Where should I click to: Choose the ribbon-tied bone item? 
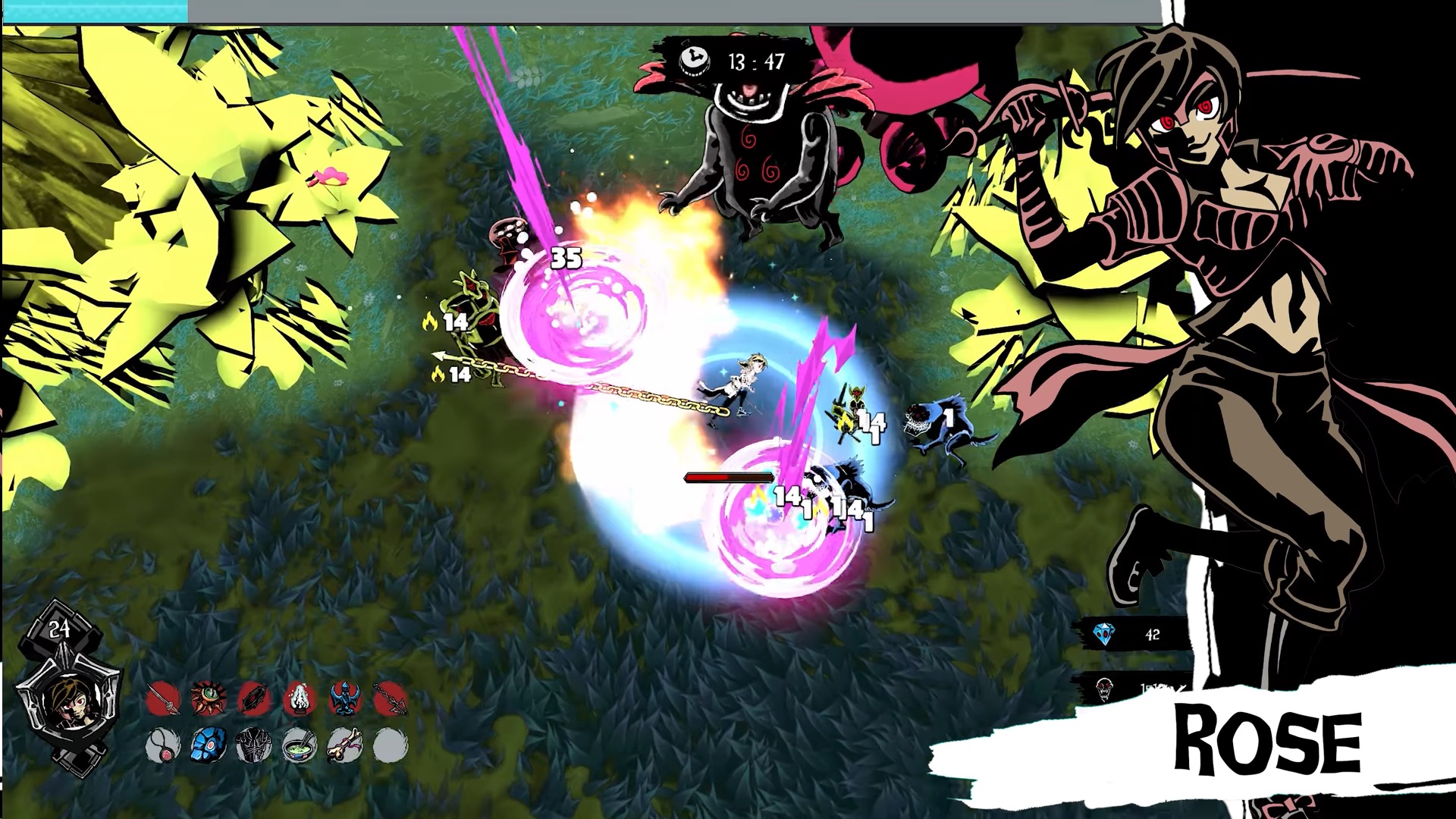[345, 745]
